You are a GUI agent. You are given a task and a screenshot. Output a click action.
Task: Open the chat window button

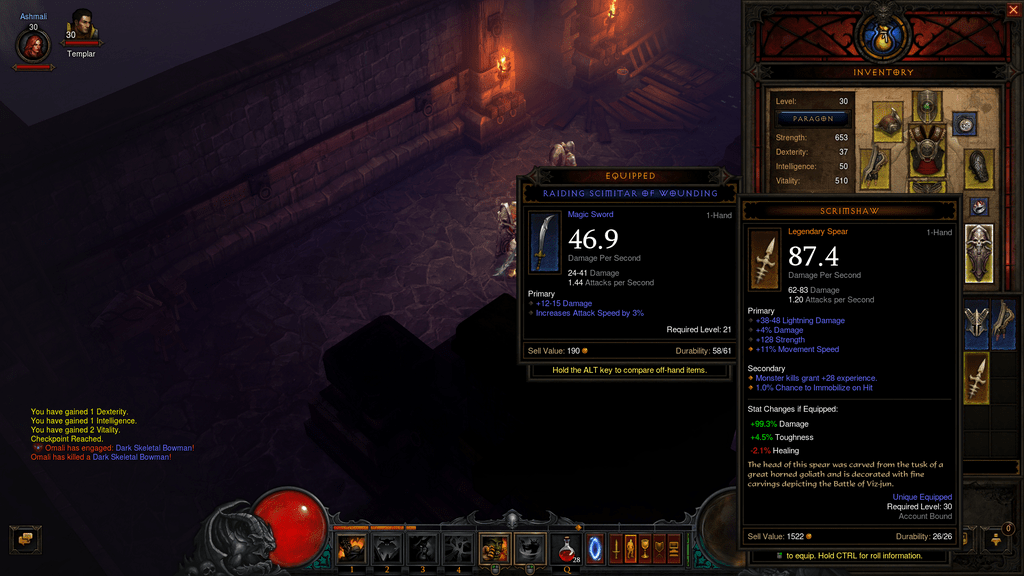click(x=25, y=539)
